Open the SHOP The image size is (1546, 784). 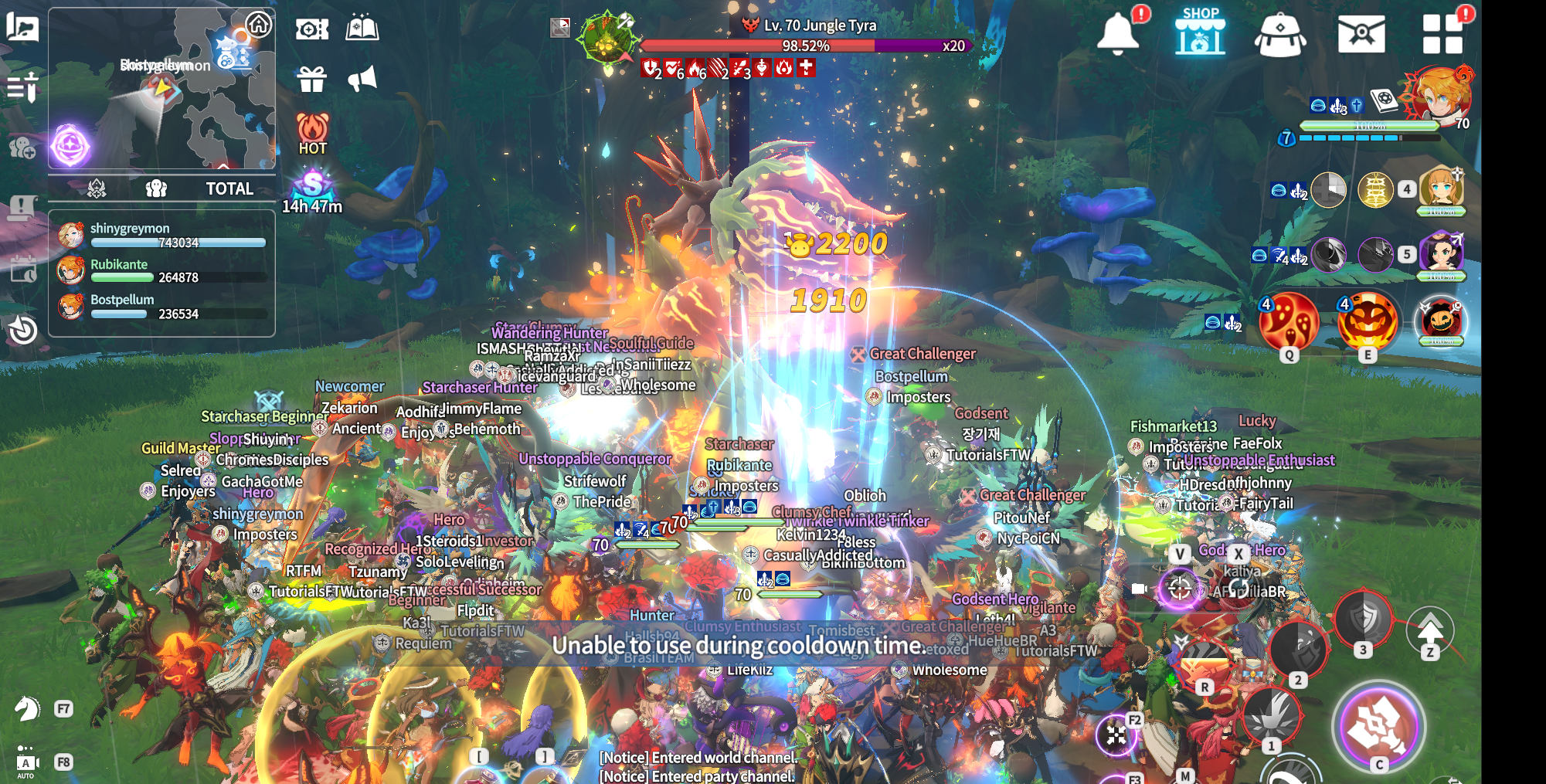pyautogui.click(x=1200, y=32)
